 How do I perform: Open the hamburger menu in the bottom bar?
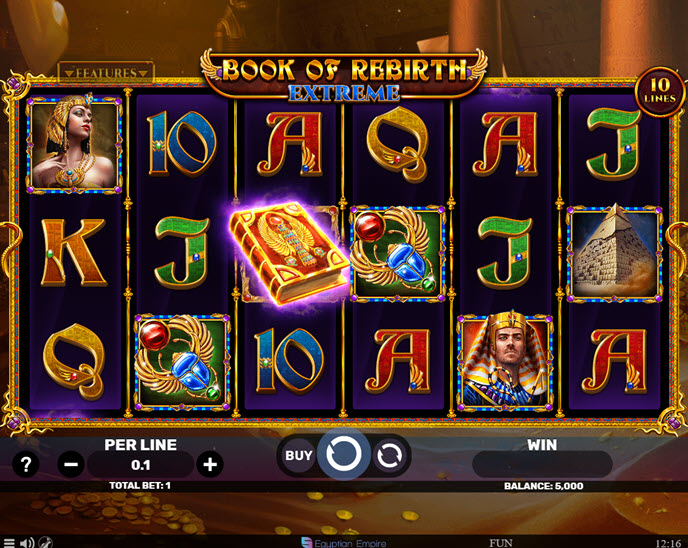coord(8,542)
